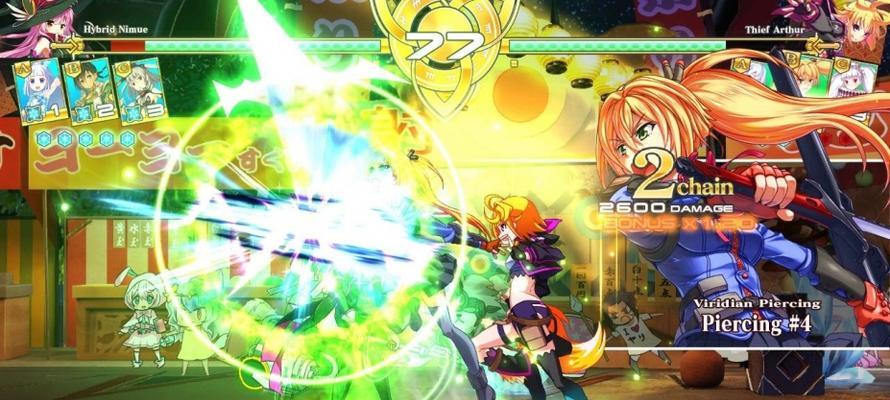
Task: Select Hybrid Nimue's support card A
Action: (34, 89)
